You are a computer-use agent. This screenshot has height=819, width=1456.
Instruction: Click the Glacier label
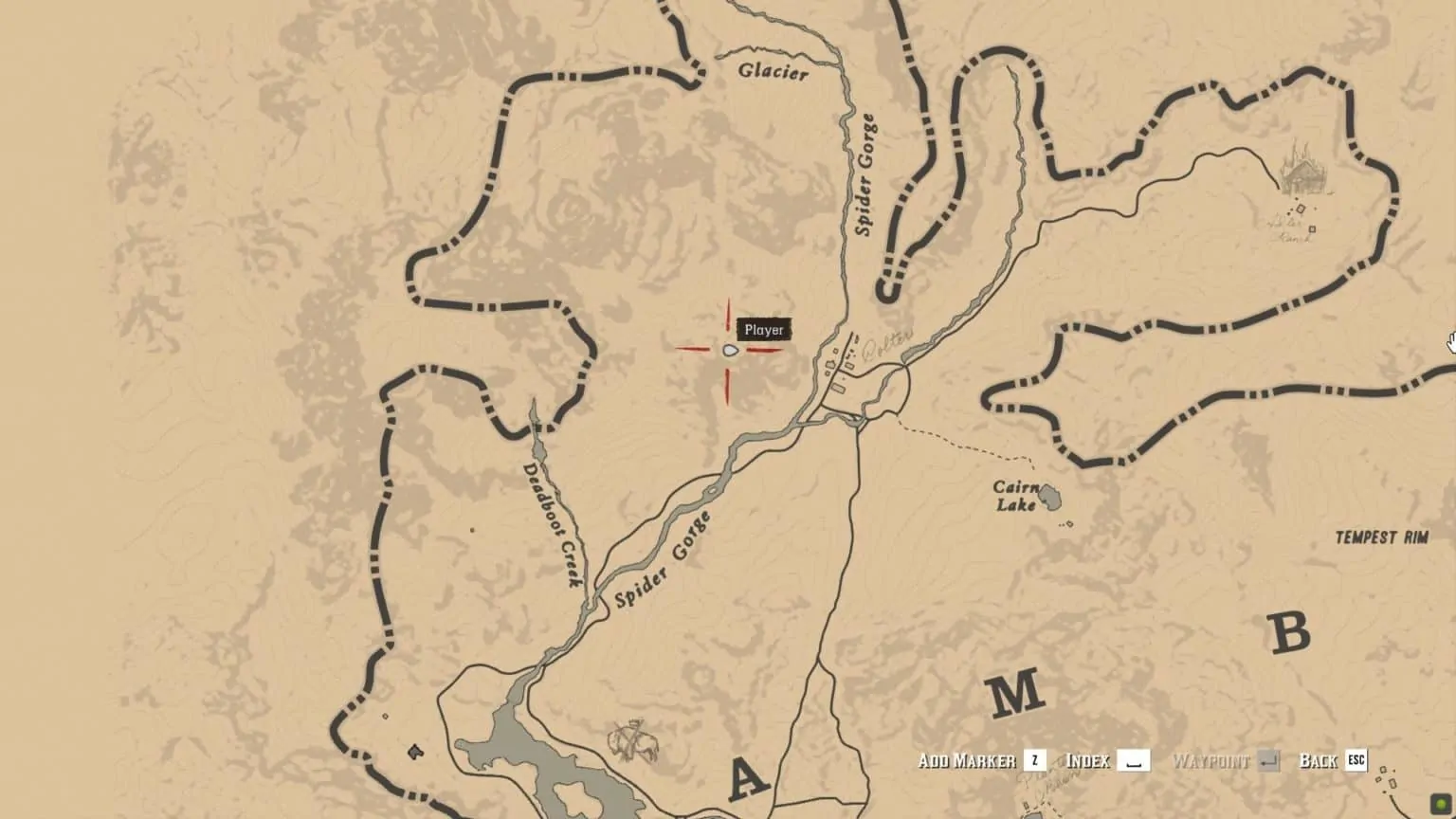(773, 69)
